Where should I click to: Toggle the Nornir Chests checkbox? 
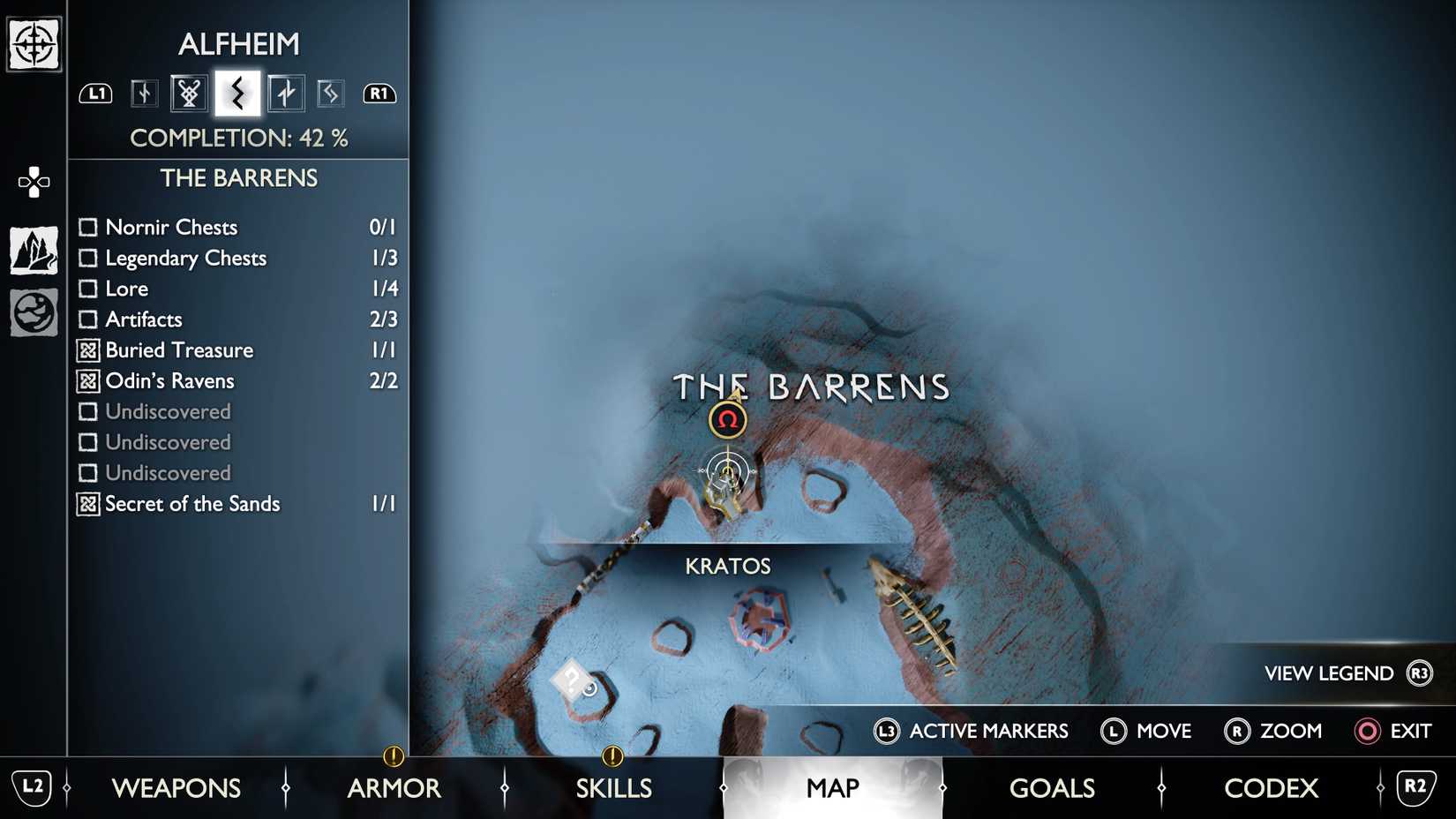(88, 227)
